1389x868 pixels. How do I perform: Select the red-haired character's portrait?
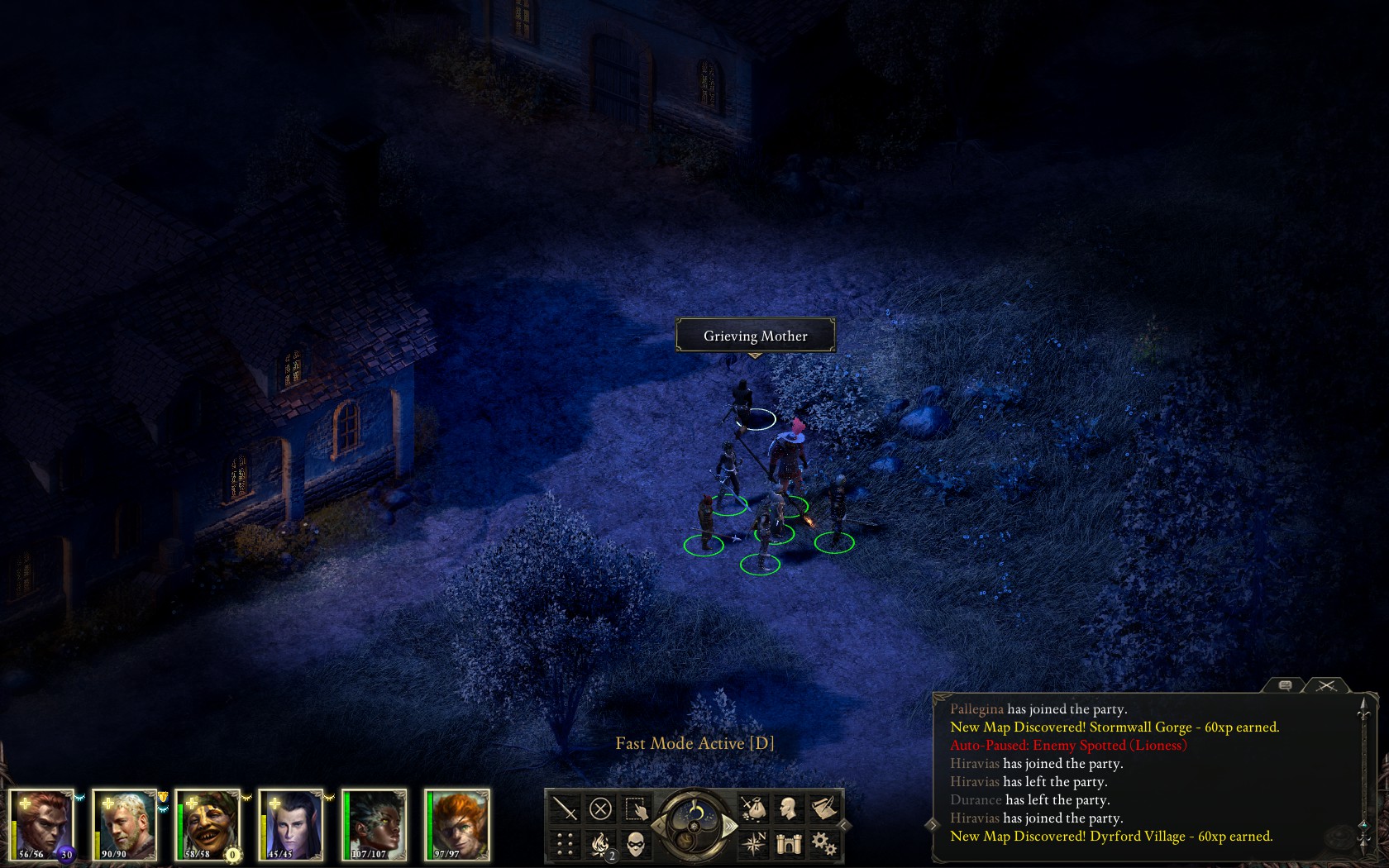(x=457, y=825)
